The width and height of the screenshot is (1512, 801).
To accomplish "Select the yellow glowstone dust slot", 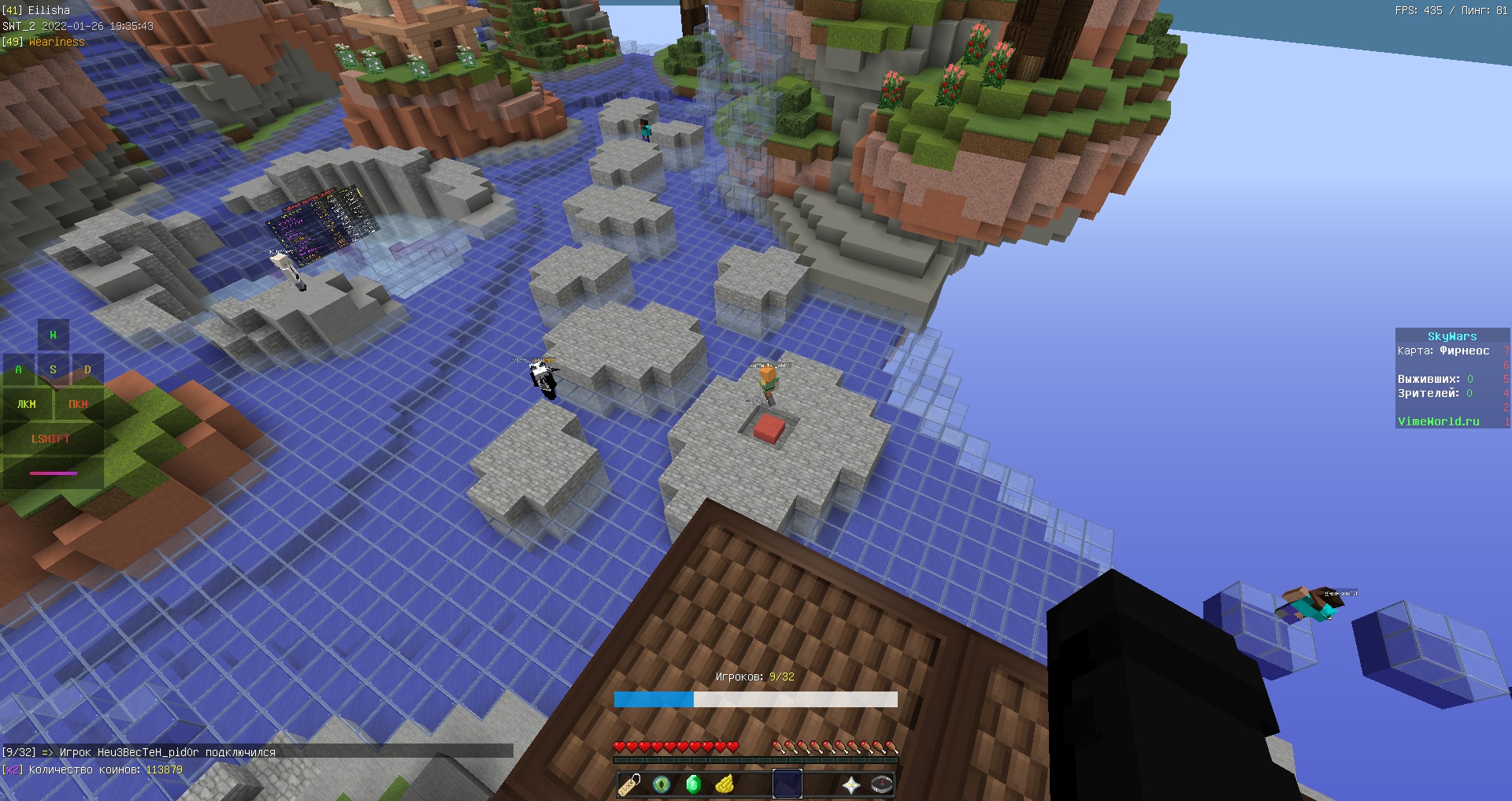I will pos(724,784).
